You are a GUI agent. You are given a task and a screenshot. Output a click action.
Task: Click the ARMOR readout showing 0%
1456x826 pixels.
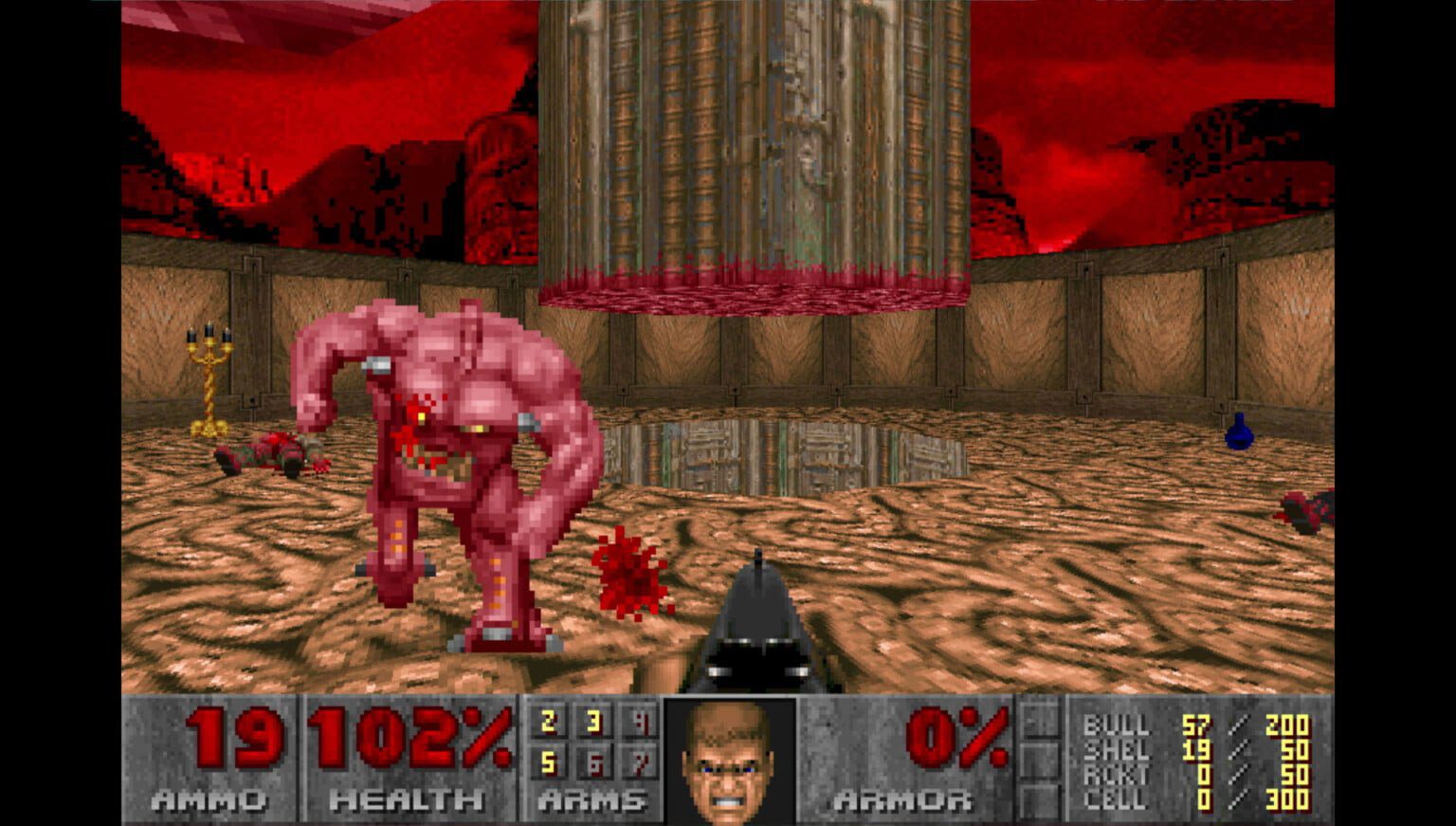point(957,738)
